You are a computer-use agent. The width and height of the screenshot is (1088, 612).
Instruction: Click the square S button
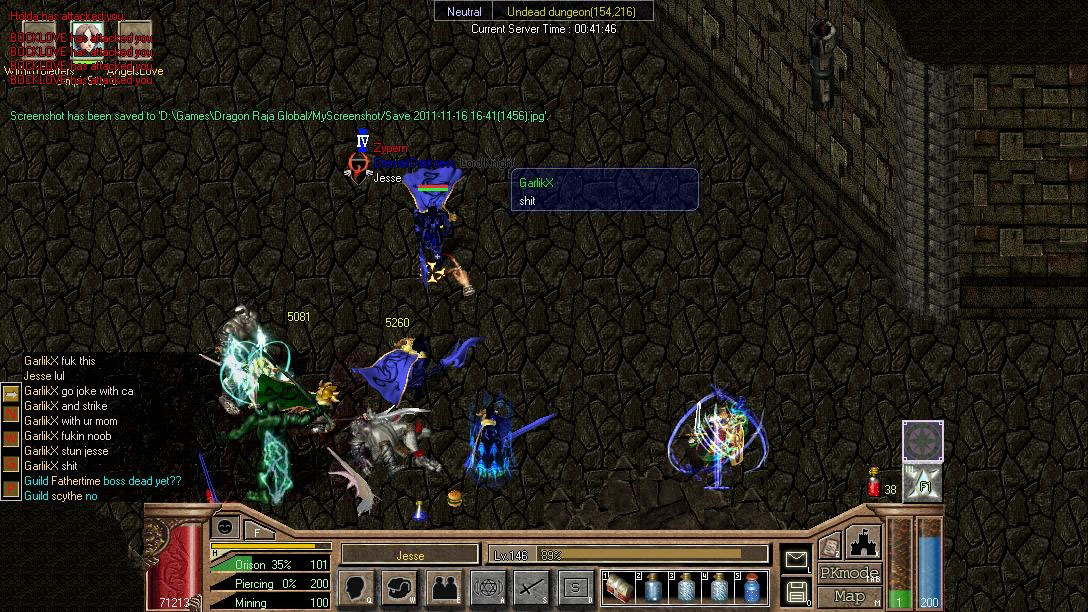575,587
